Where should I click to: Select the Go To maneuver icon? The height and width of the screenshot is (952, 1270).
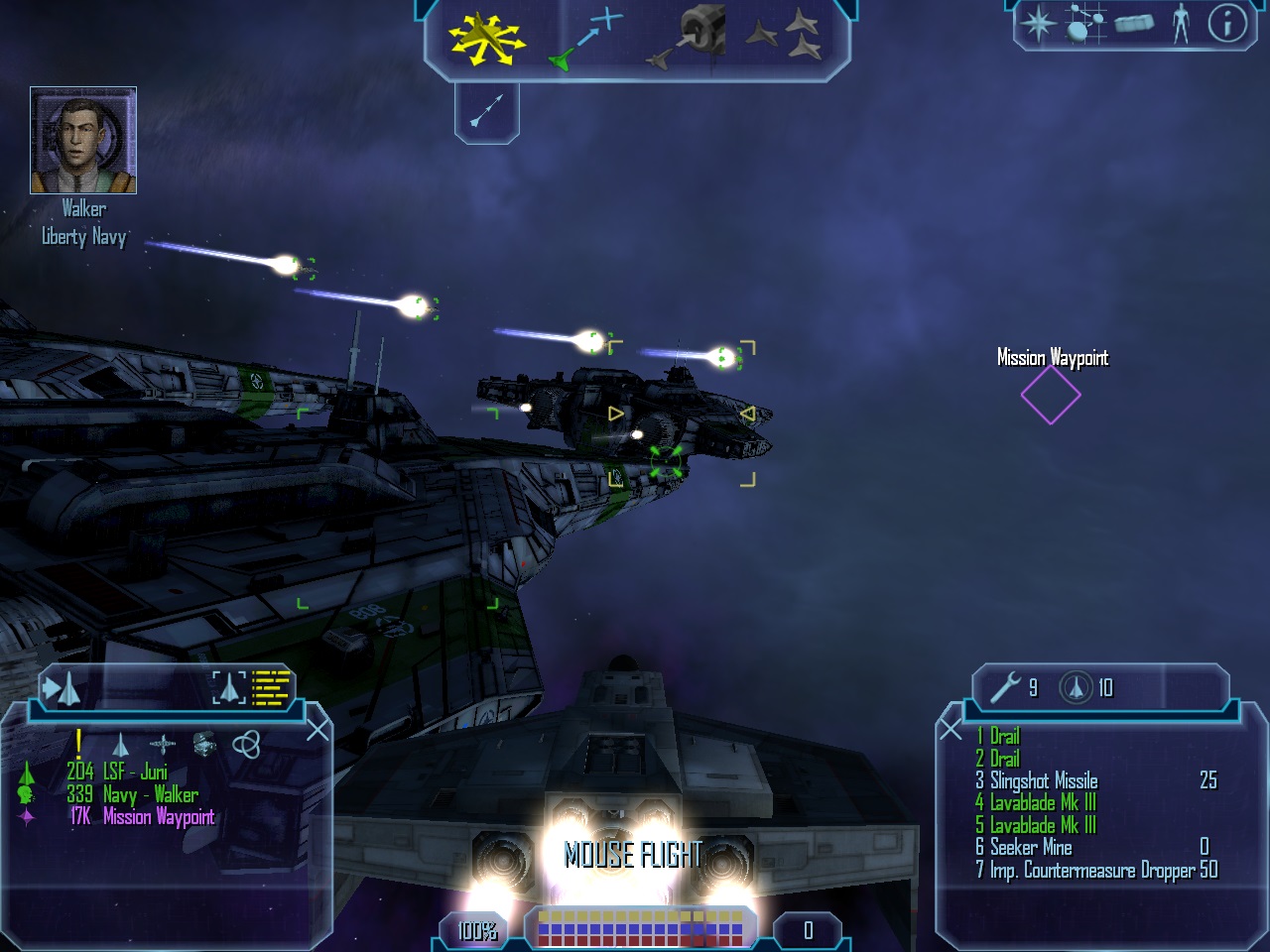tap(586, 39)
